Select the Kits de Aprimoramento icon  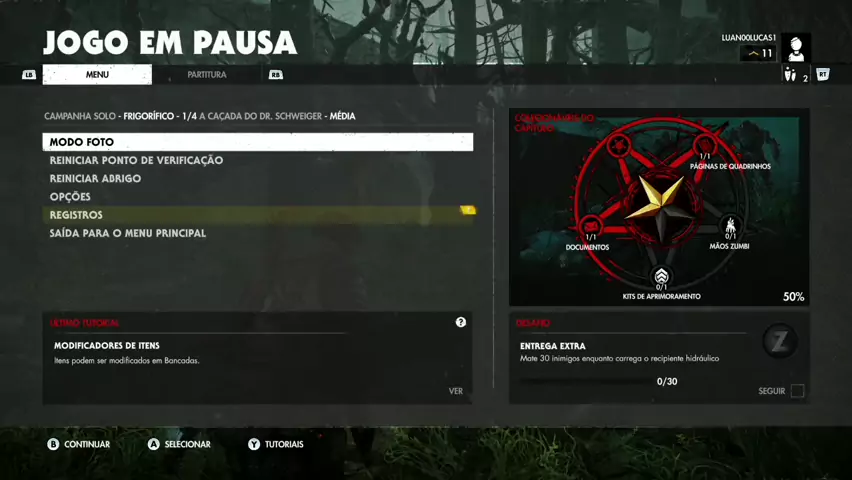pos(661,276)
